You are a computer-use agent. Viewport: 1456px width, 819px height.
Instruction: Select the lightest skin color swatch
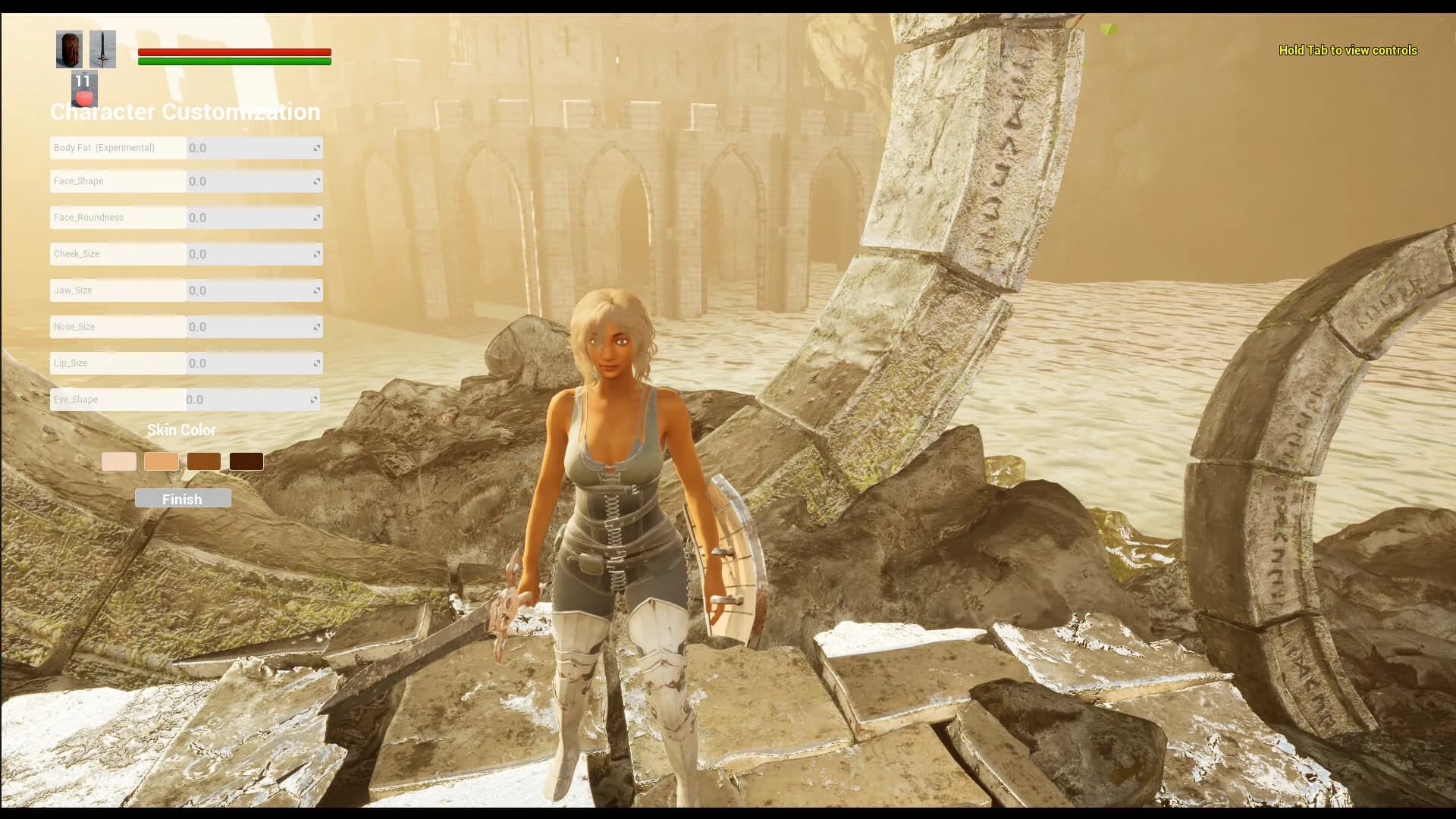(118, 461)
